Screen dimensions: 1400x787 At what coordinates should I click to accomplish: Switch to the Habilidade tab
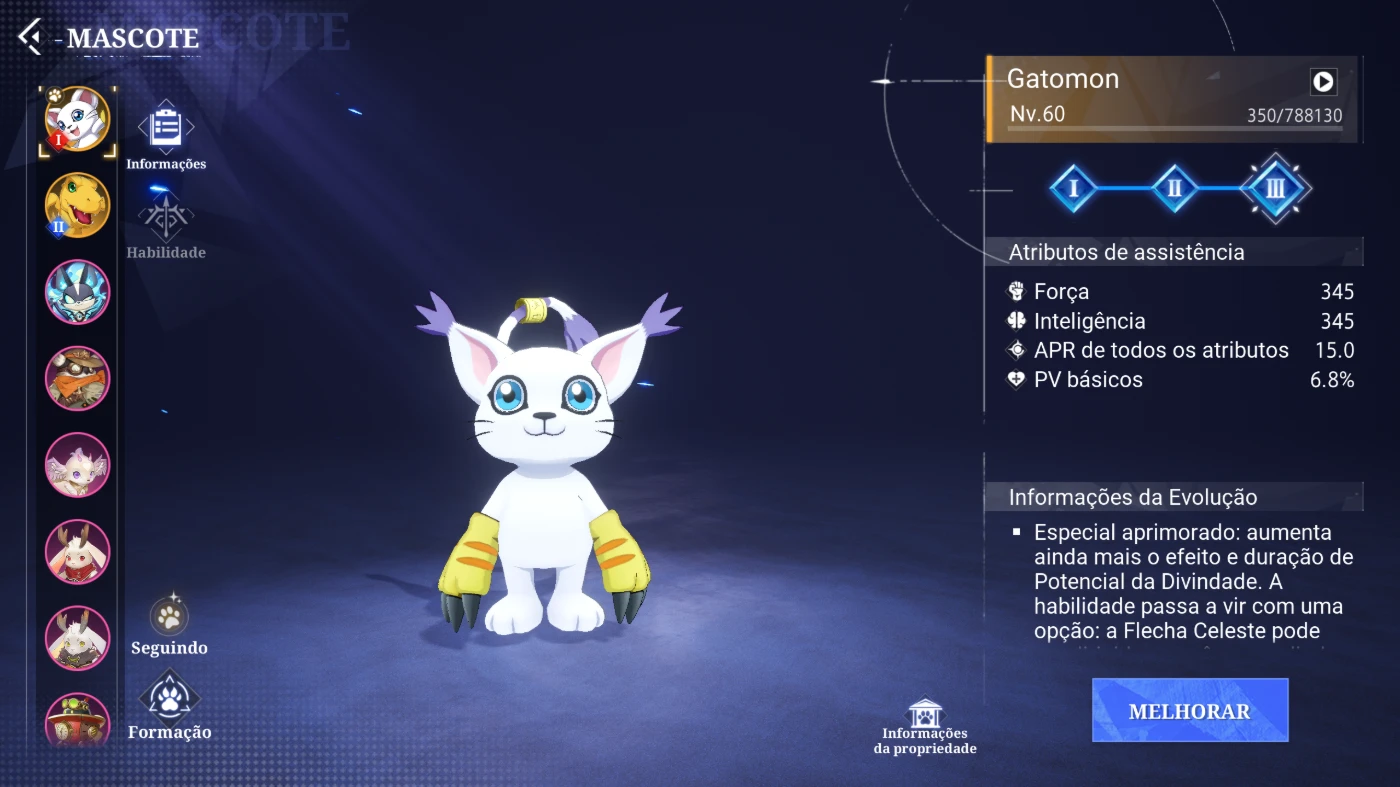166,225
